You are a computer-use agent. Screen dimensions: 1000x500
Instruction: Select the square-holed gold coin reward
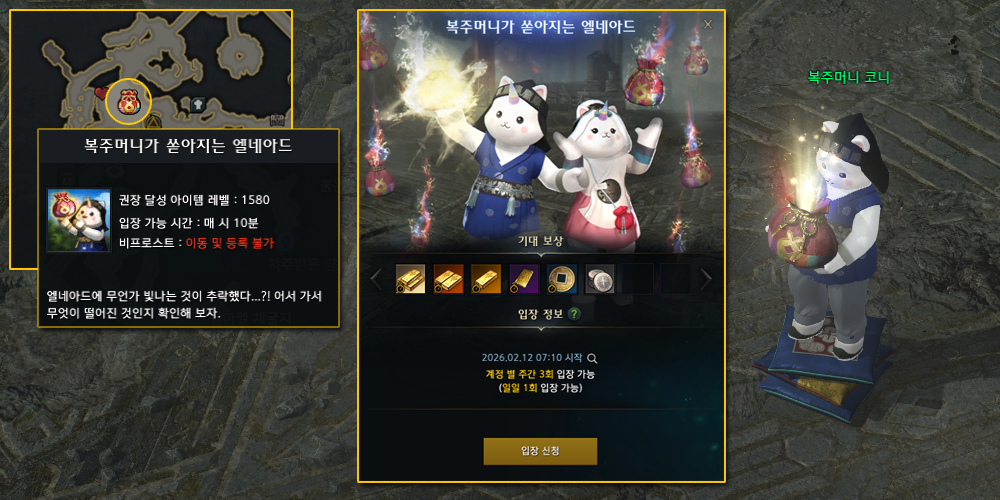click(x=562, y=279)
